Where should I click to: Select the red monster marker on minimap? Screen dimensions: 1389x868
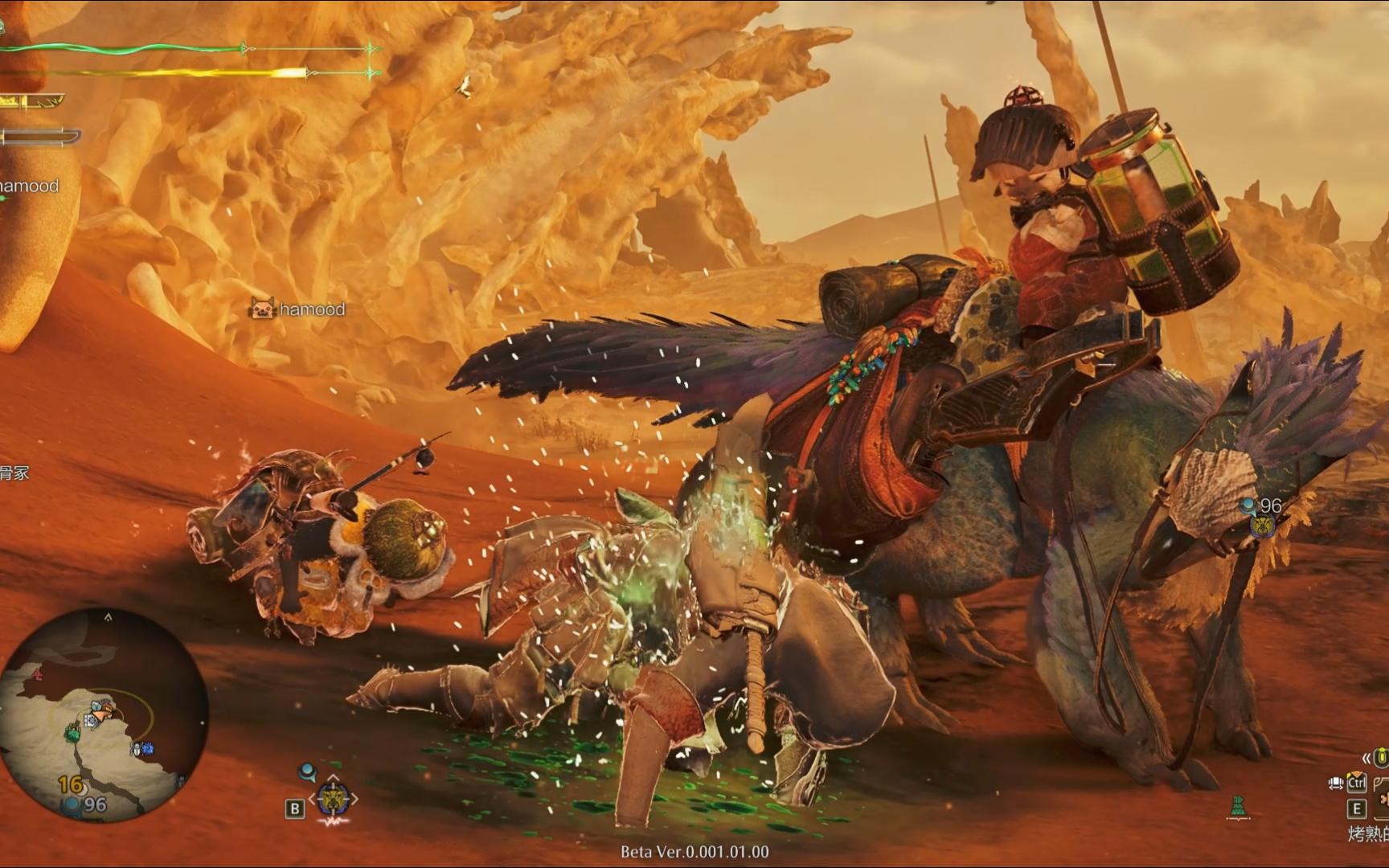[x=36, y=674]
